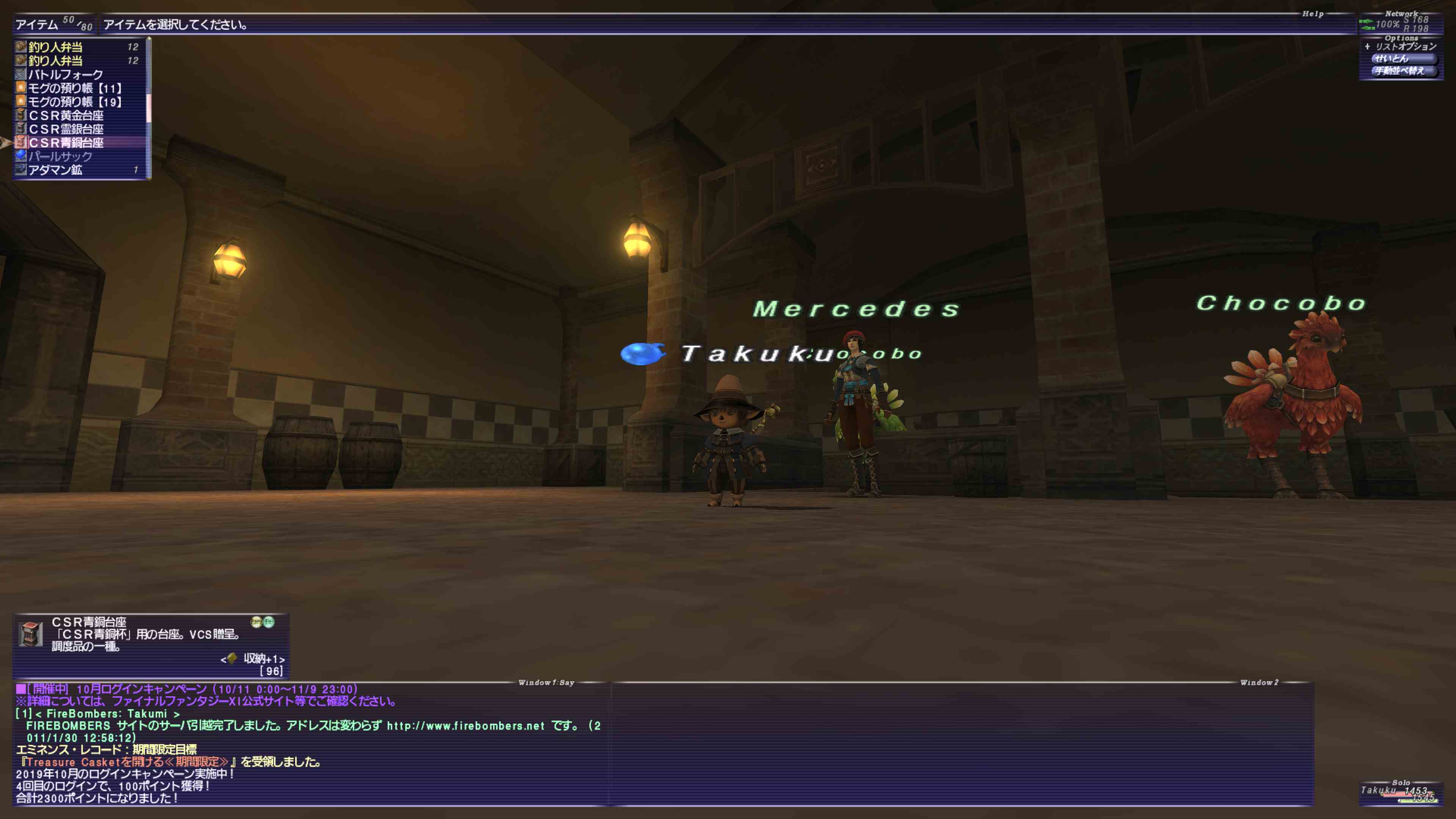The height and width of the screenshot is (819, 1456).
Task: Choose モグの預り帳【11】 from inventory
Action: pyautogui.click(x=75, y=88)
